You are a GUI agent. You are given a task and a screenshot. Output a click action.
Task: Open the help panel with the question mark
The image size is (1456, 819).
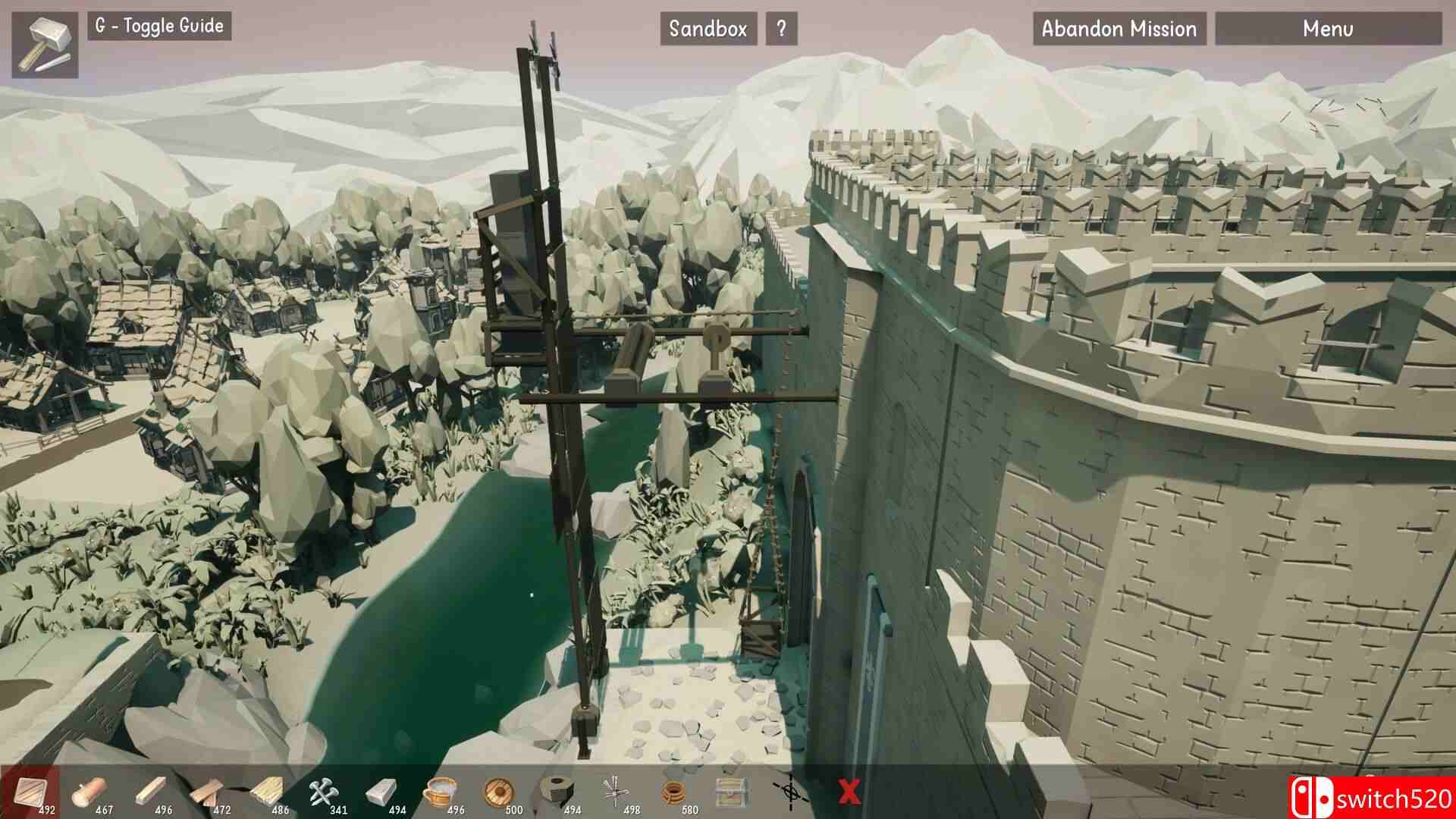tap(780, 29)
